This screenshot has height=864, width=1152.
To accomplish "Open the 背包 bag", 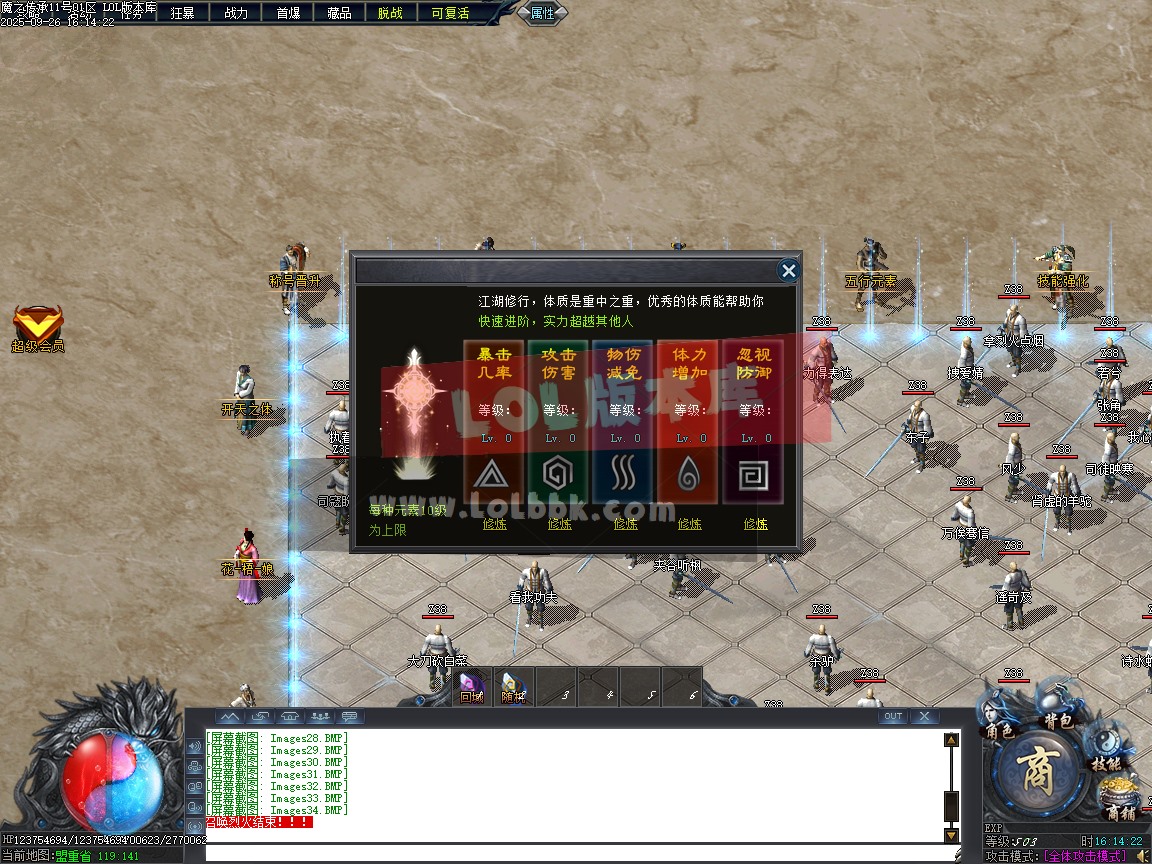I will coord(1058,712).
